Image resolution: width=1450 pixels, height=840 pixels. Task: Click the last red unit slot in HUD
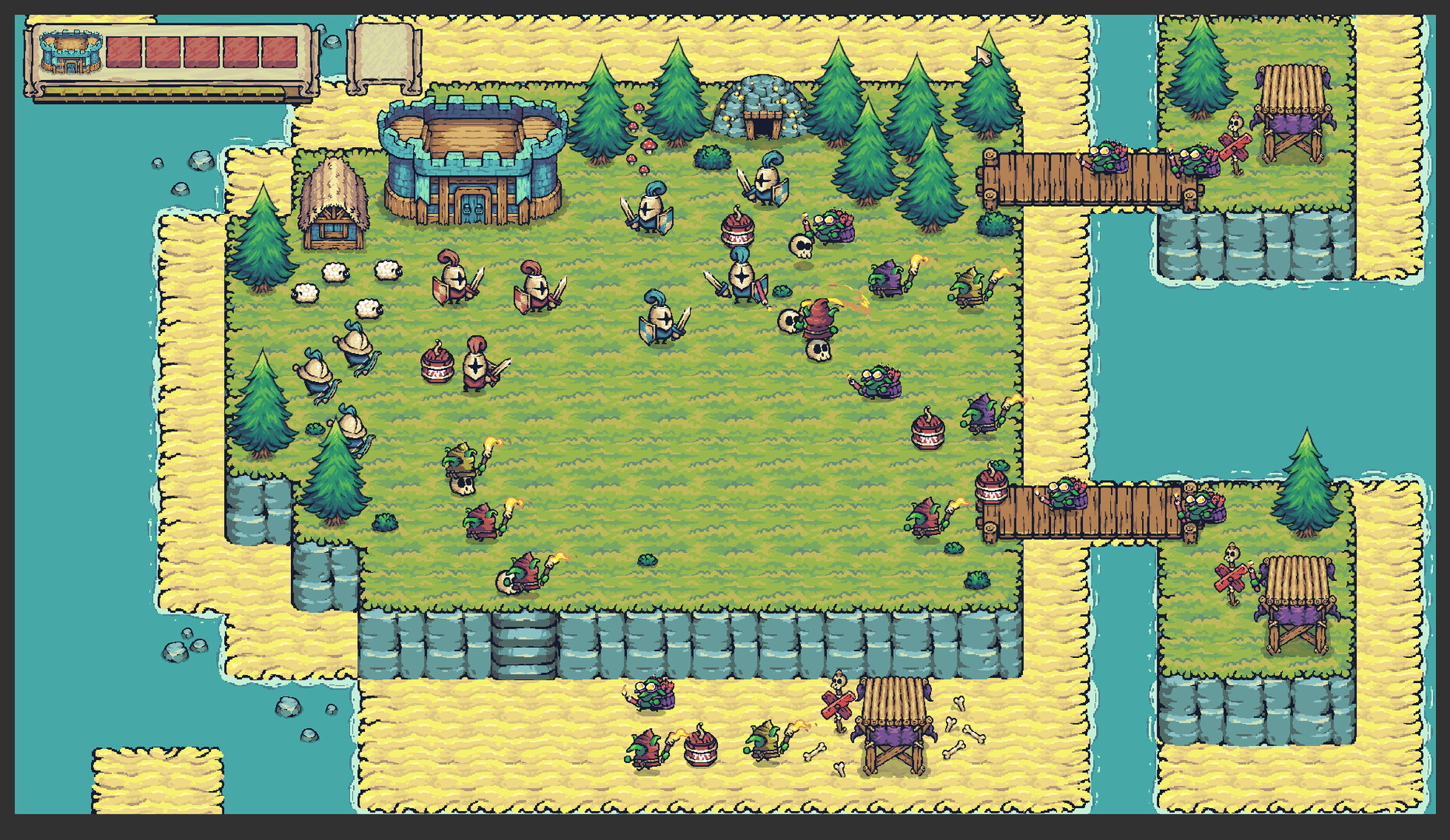pyautogui.click(x=280, y=51)
